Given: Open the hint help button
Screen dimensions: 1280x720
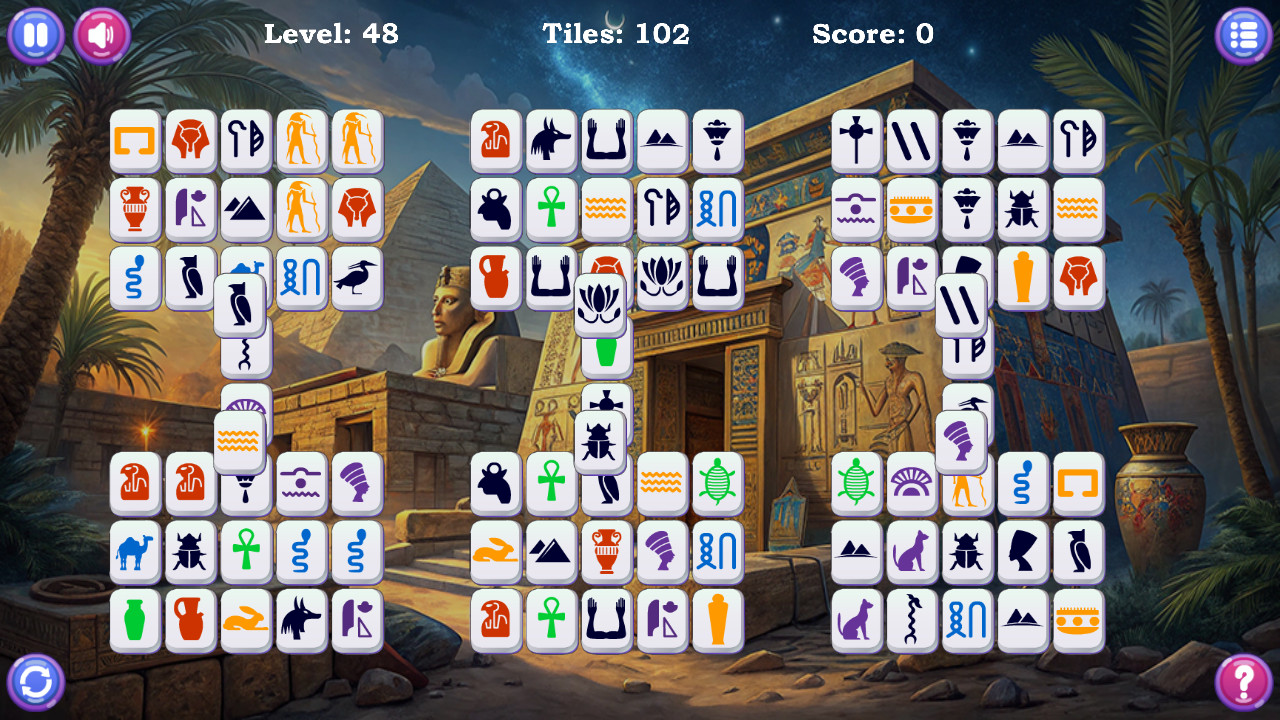Looking at the screenshot, I should pos(1245,682).
